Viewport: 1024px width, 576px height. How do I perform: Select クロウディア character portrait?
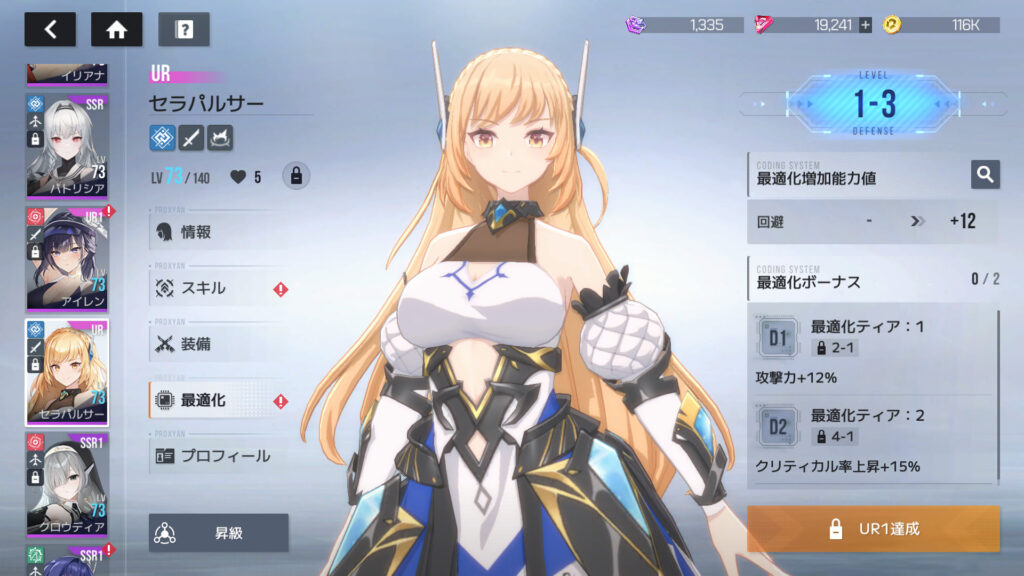67,484
